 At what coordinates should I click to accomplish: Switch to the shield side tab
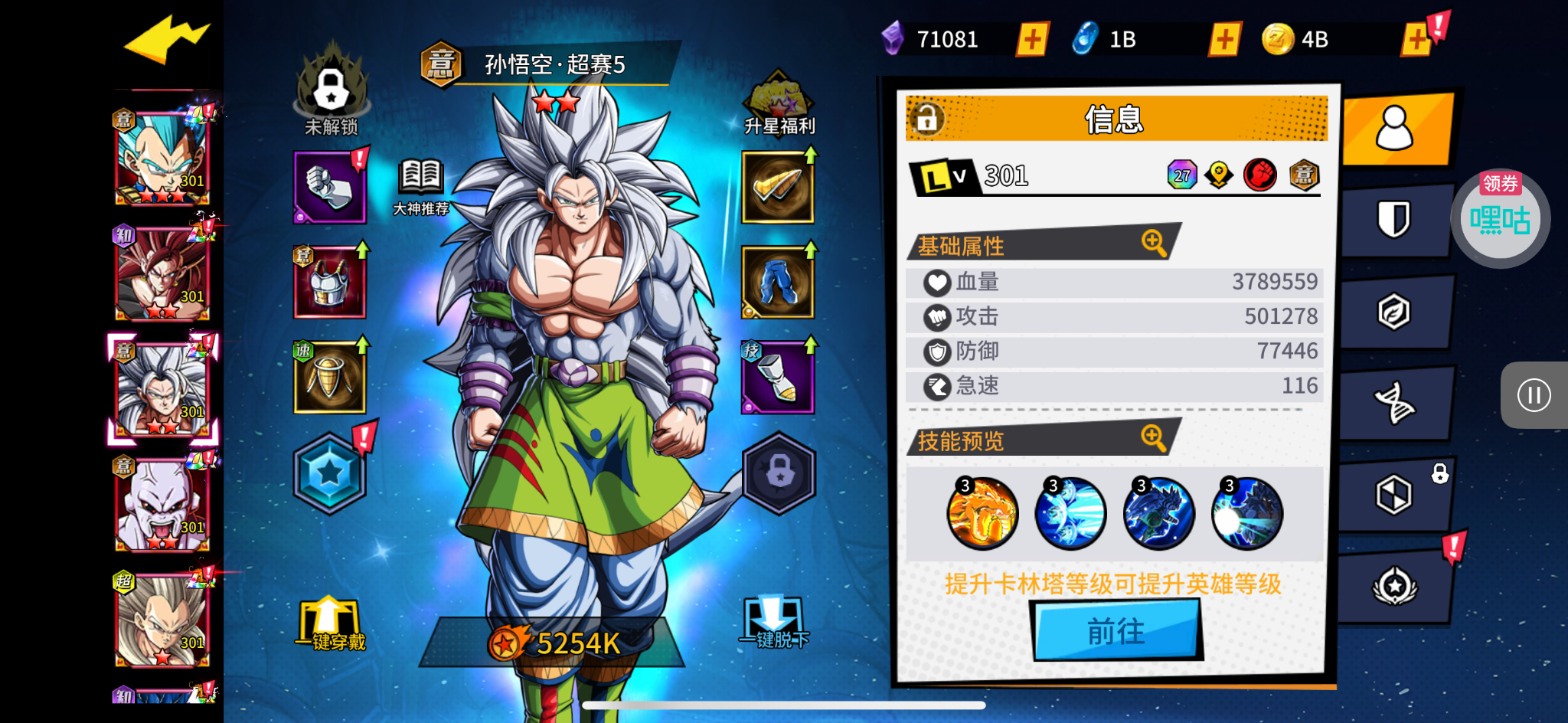[x=1393, y=220]
